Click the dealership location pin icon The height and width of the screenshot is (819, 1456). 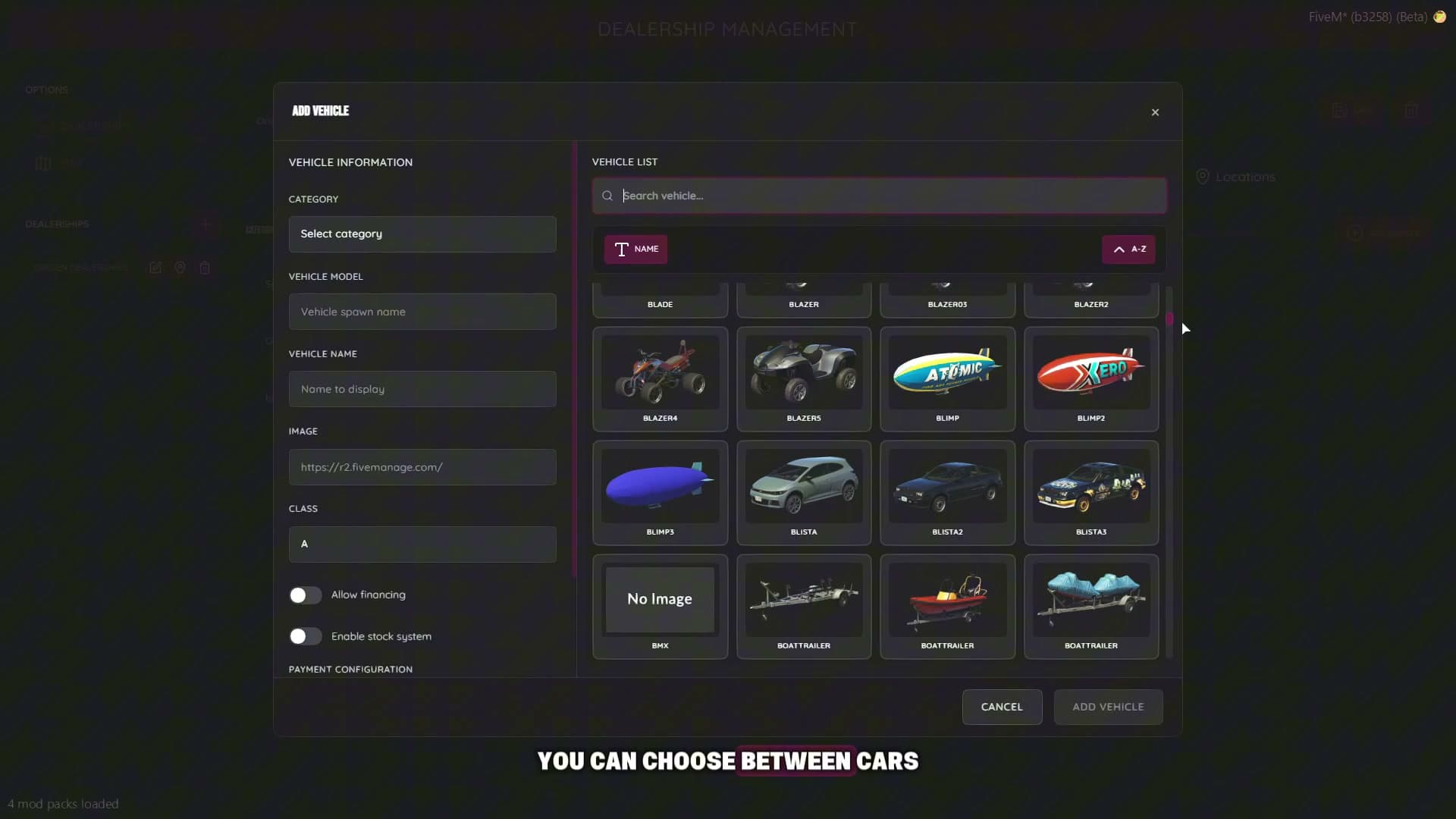[x=180, y=268]
